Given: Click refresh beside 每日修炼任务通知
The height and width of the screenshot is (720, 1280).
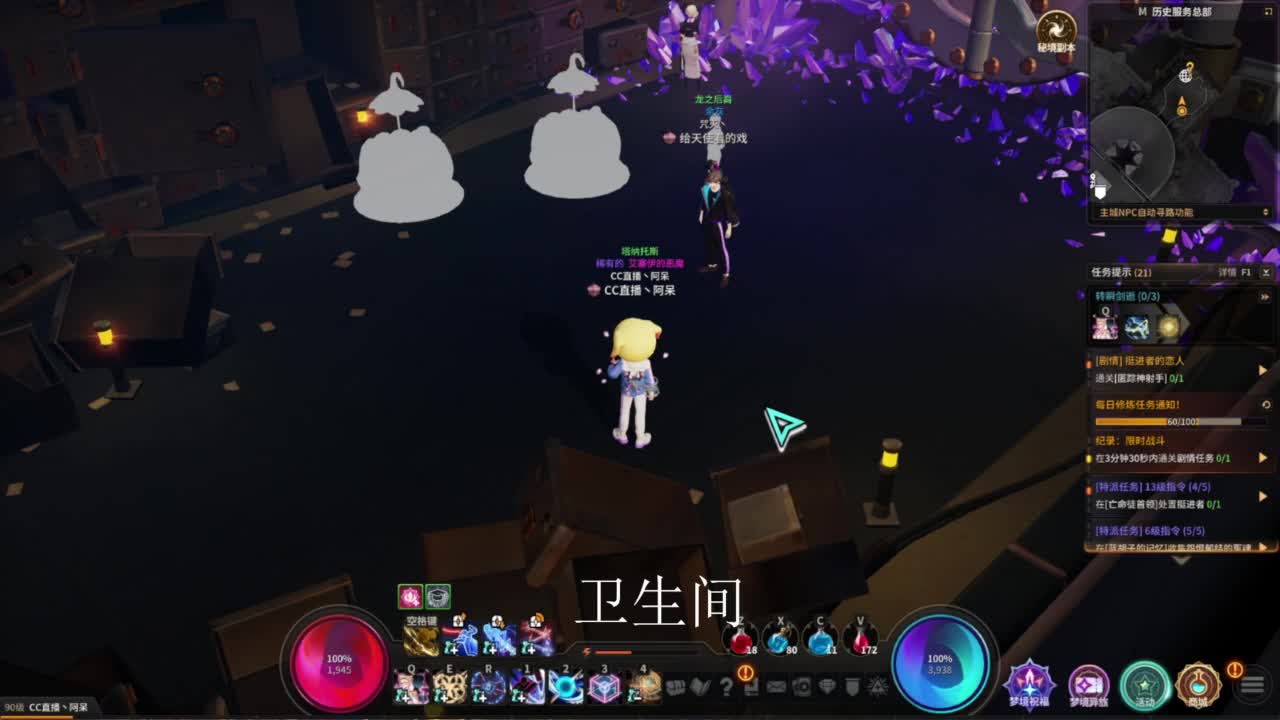Looking at the screenshot, I should coord(1266,404).
